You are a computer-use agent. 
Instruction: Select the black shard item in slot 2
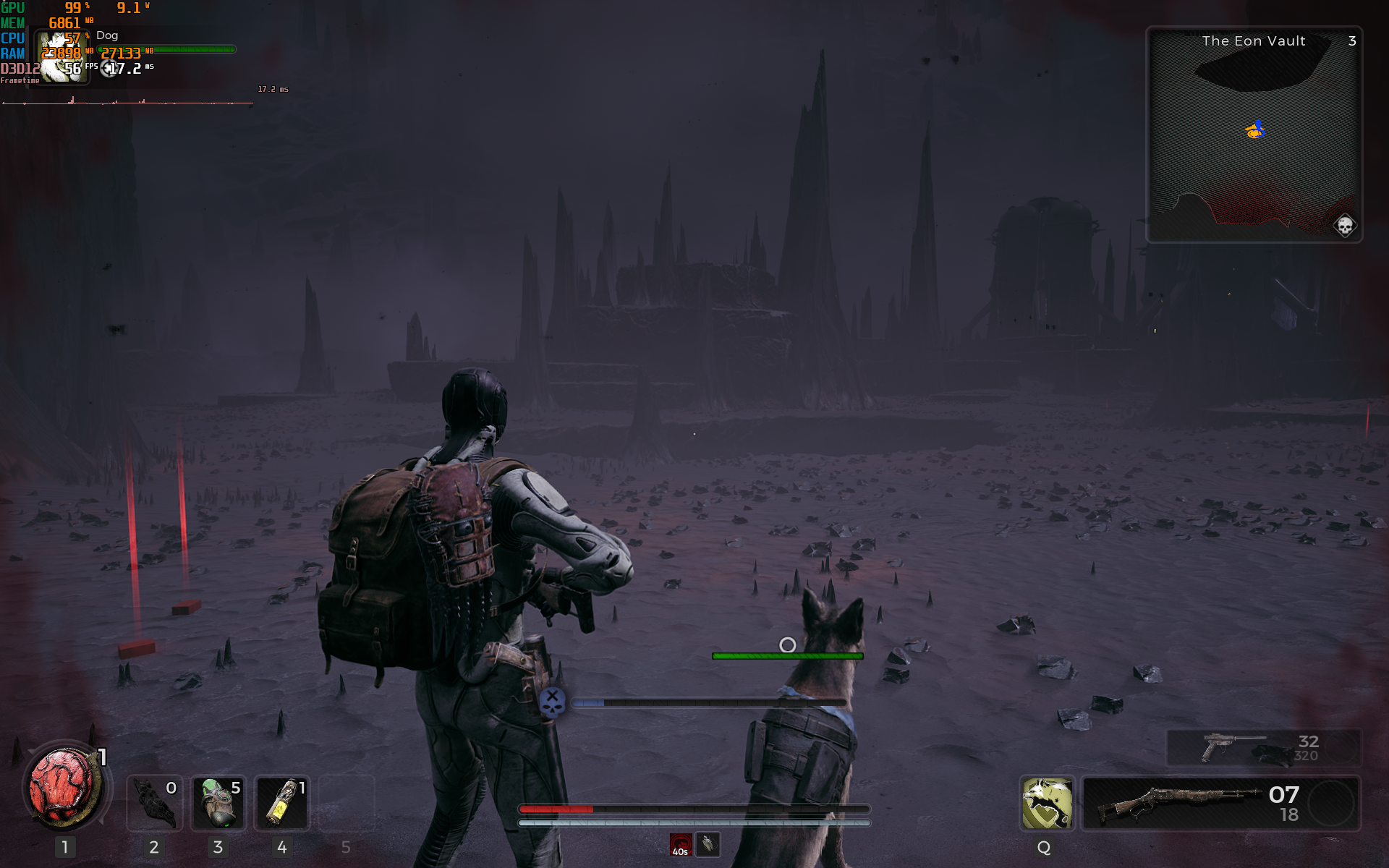154,803
